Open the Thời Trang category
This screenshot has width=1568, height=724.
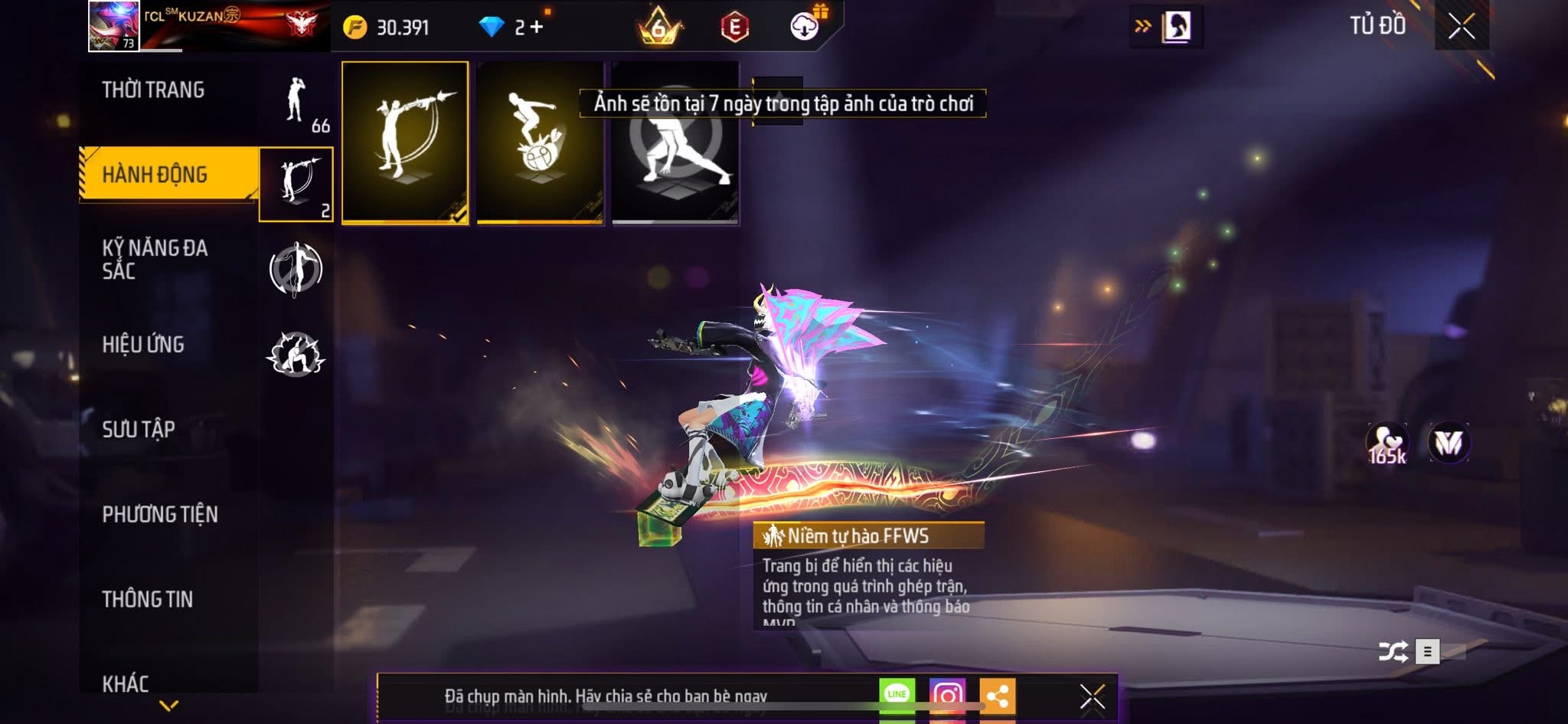(x=153, y=90)
